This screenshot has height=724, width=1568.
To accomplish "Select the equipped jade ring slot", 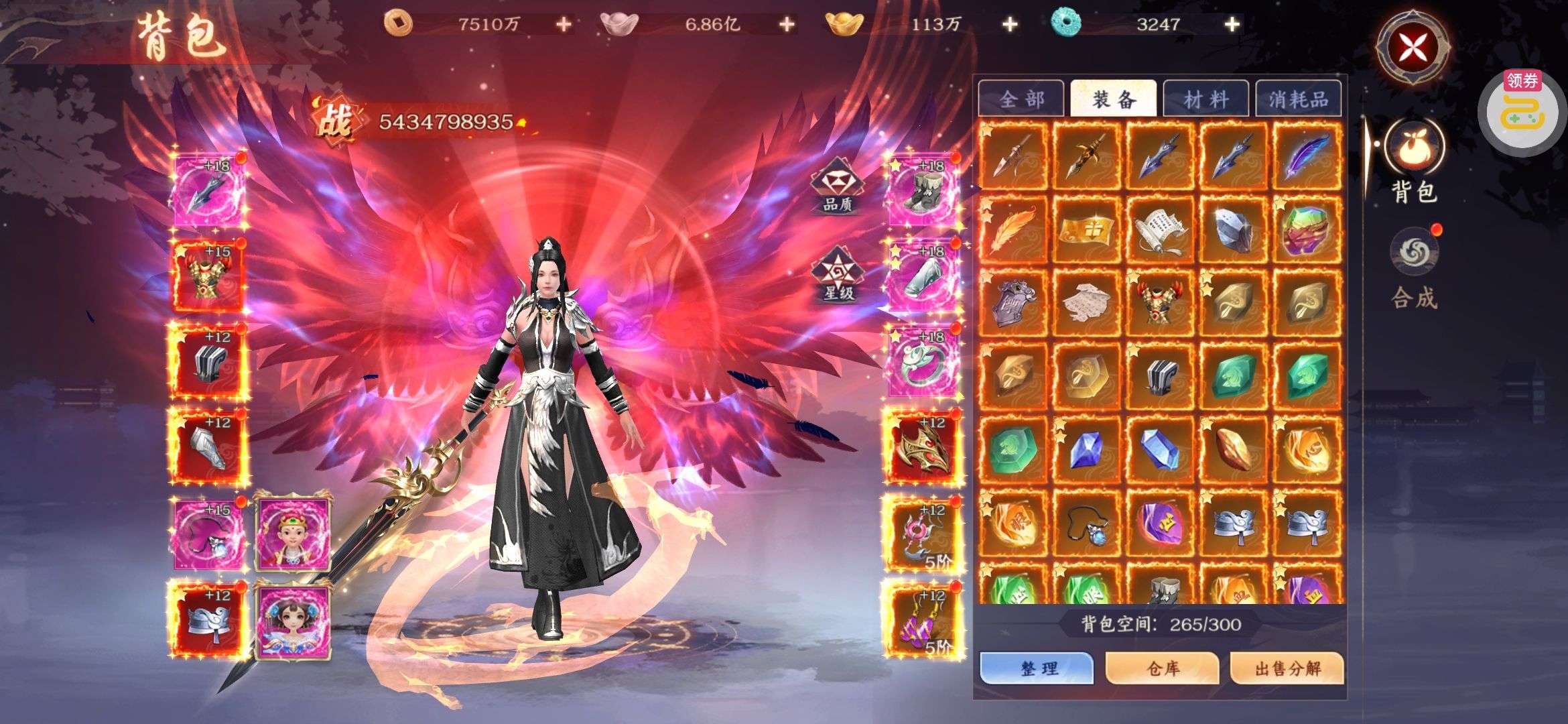I will pyautogui.click(x=923, y=362).
